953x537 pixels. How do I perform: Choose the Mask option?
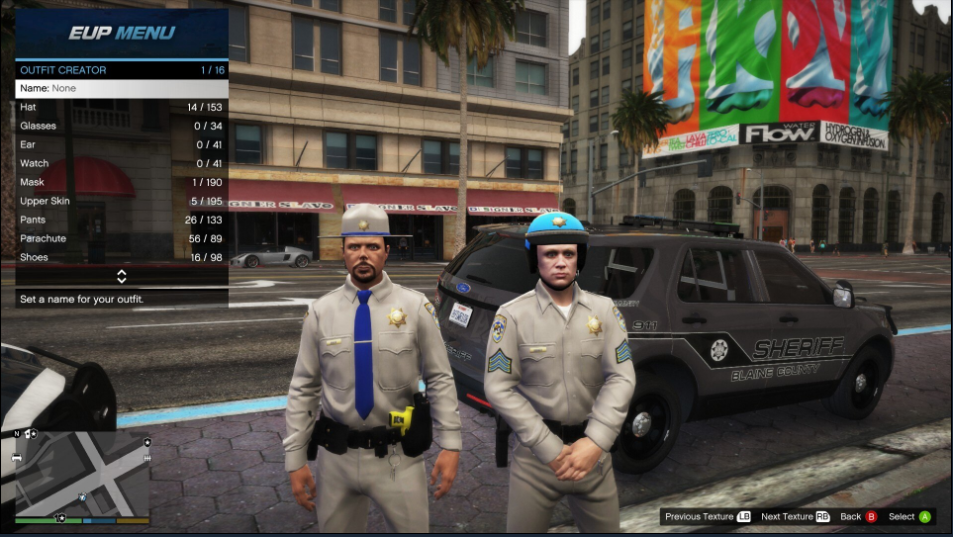[x=121, y=182]
